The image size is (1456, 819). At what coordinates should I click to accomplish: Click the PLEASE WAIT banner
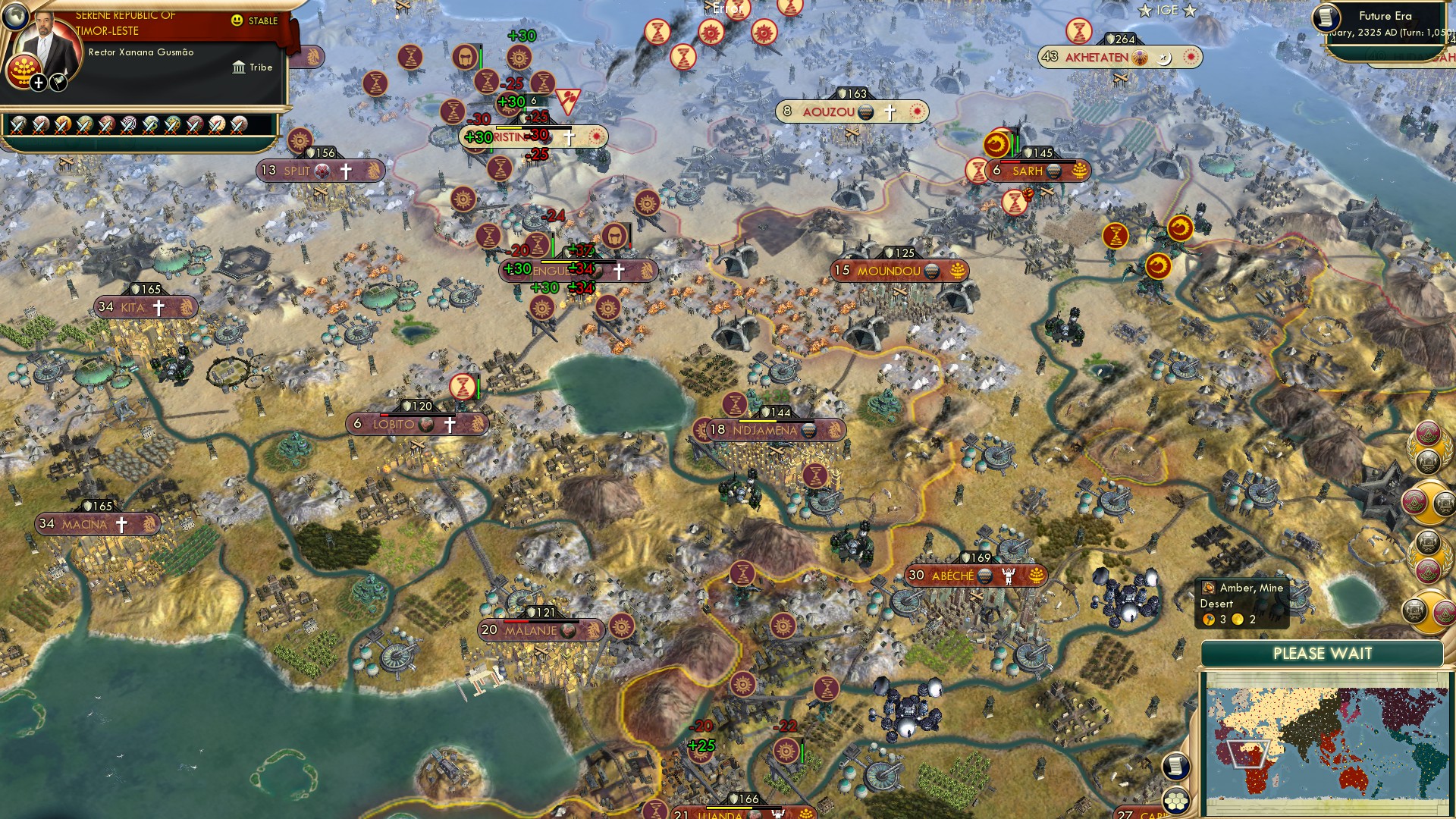tap(1323, 652)
